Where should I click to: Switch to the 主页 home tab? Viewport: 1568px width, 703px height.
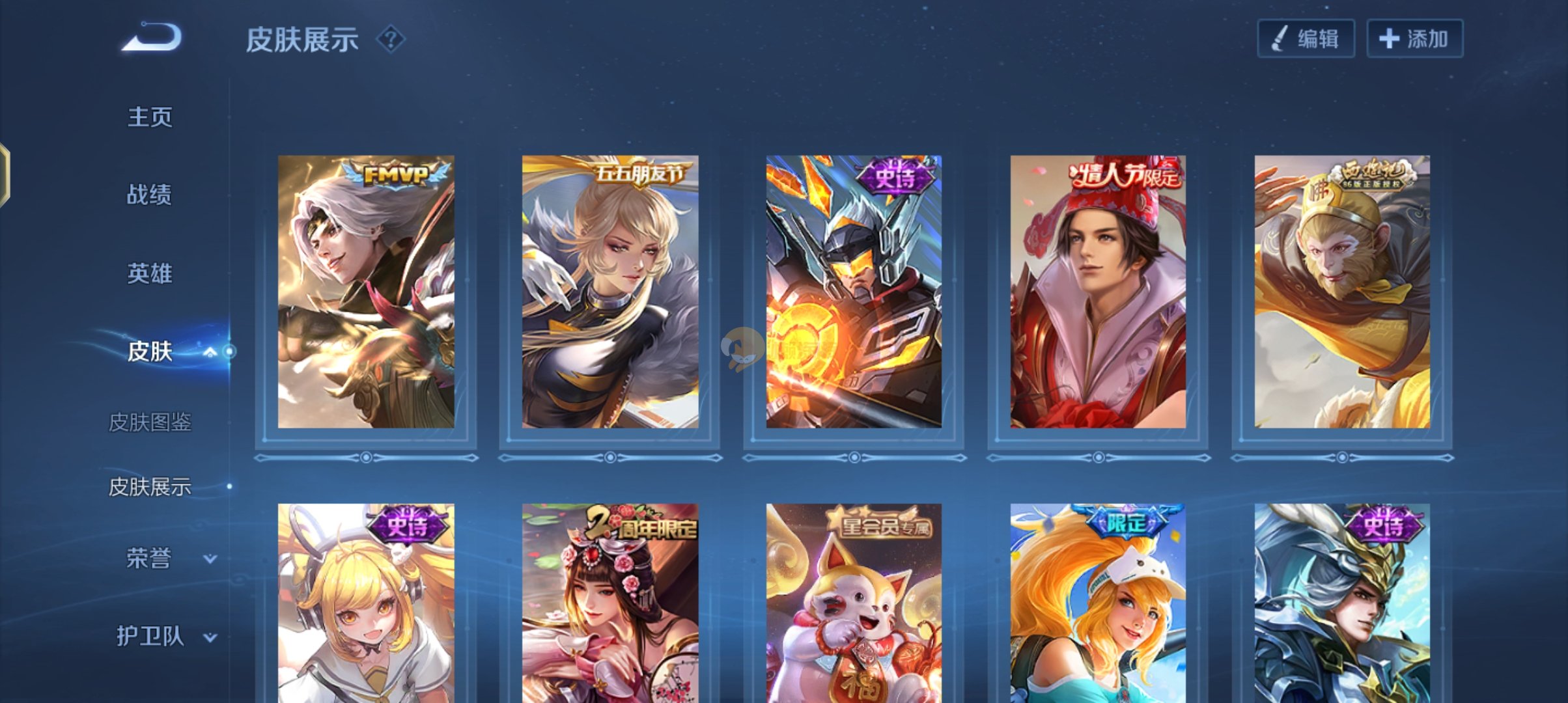(150, 117)
